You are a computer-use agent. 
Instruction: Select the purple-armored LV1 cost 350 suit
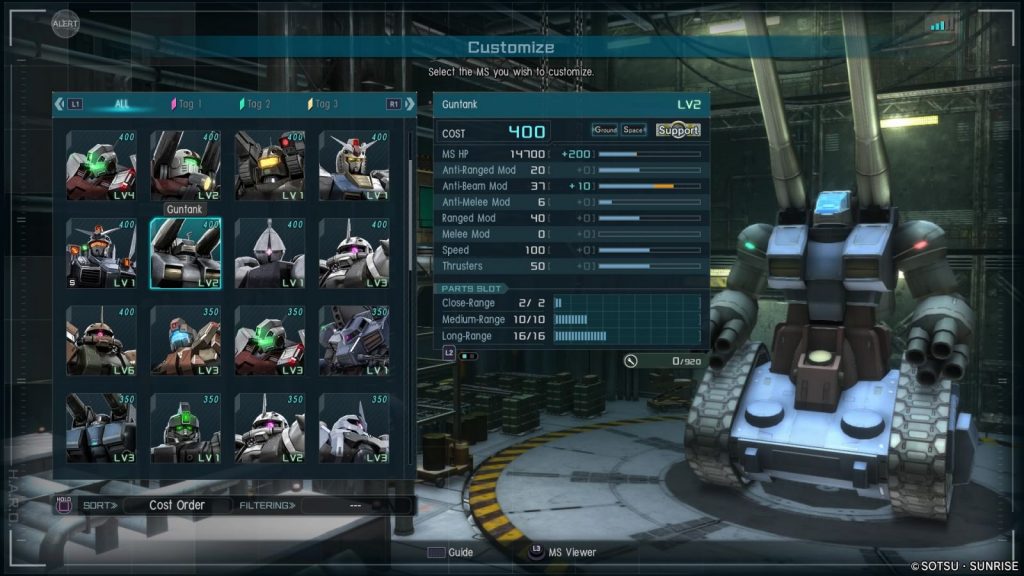tap(353, 340)
